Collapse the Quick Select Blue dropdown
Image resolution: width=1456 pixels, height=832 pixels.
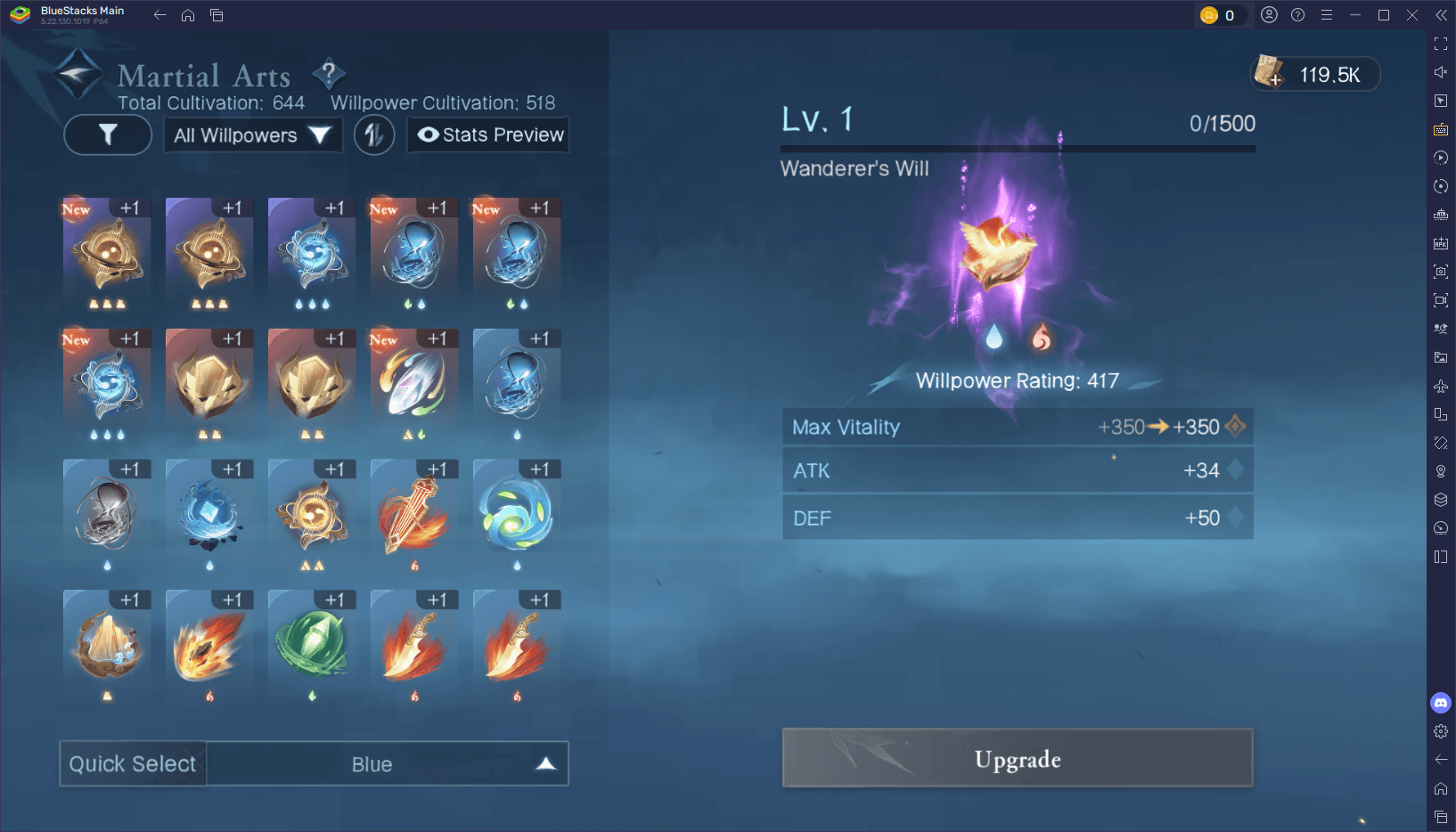pyautogui.click(x=544, y=763)
